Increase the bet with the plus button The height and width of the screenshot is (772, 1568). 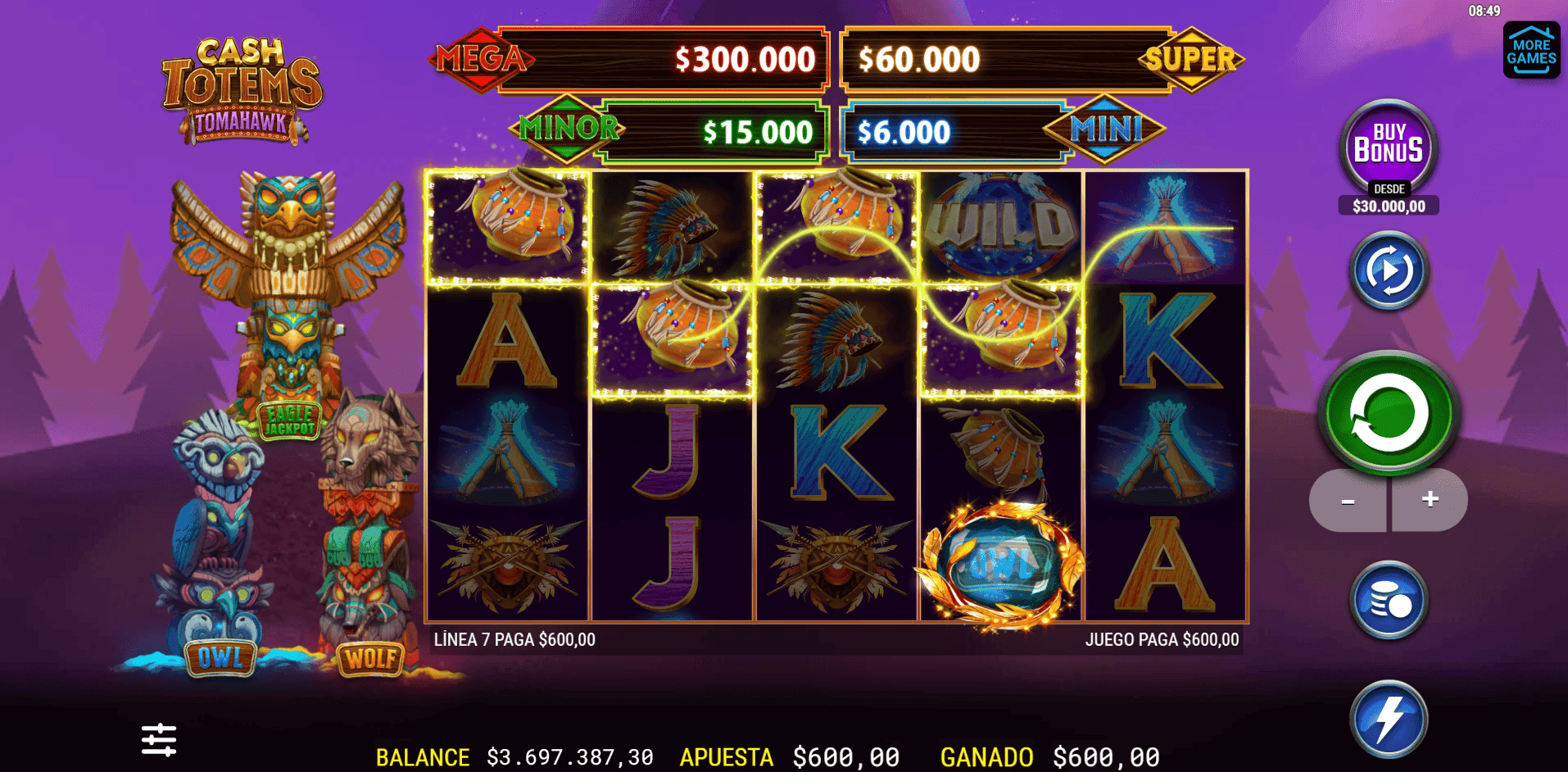click(1430, 500)
